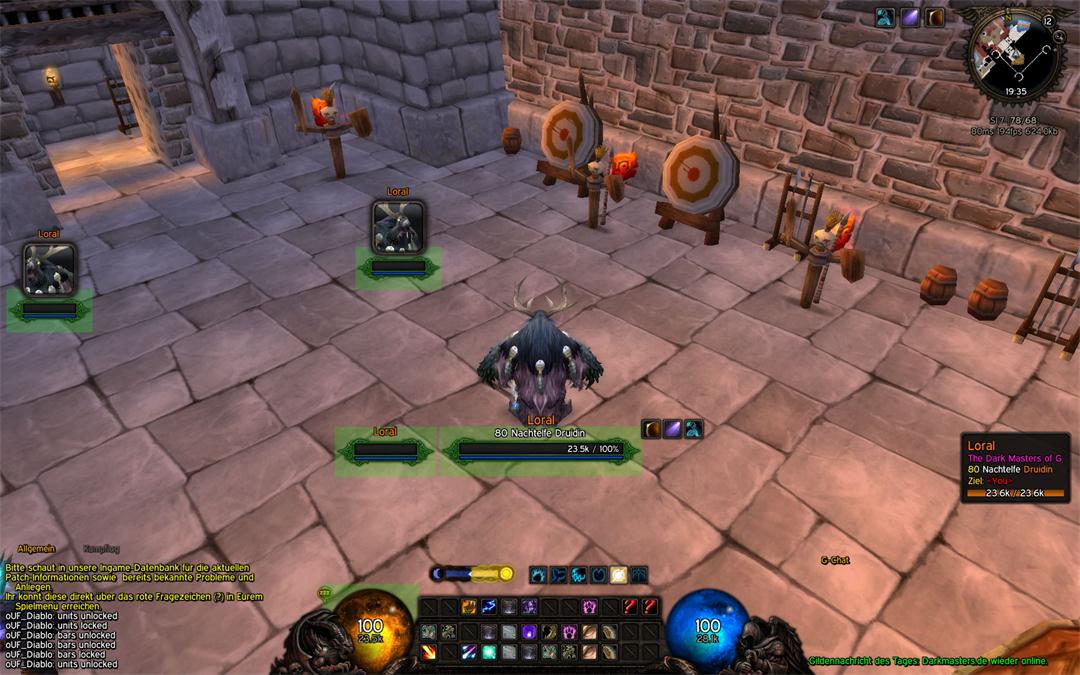
Task: Use the fiery arrow ability slot
Action: tap(429, 652)
